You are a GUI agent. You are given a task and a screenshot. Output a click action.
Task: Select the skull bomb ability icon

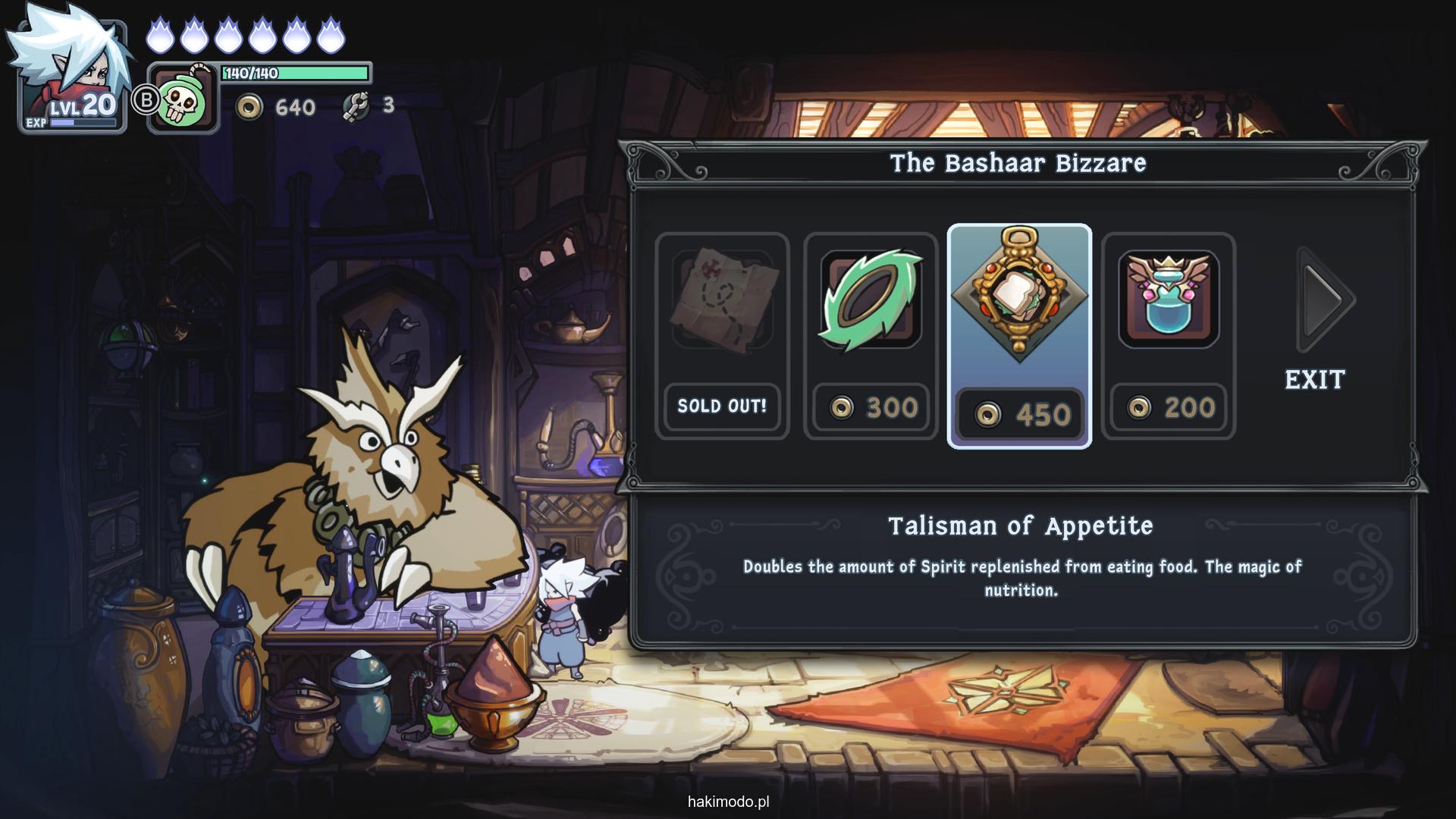[x=183, y=99]
